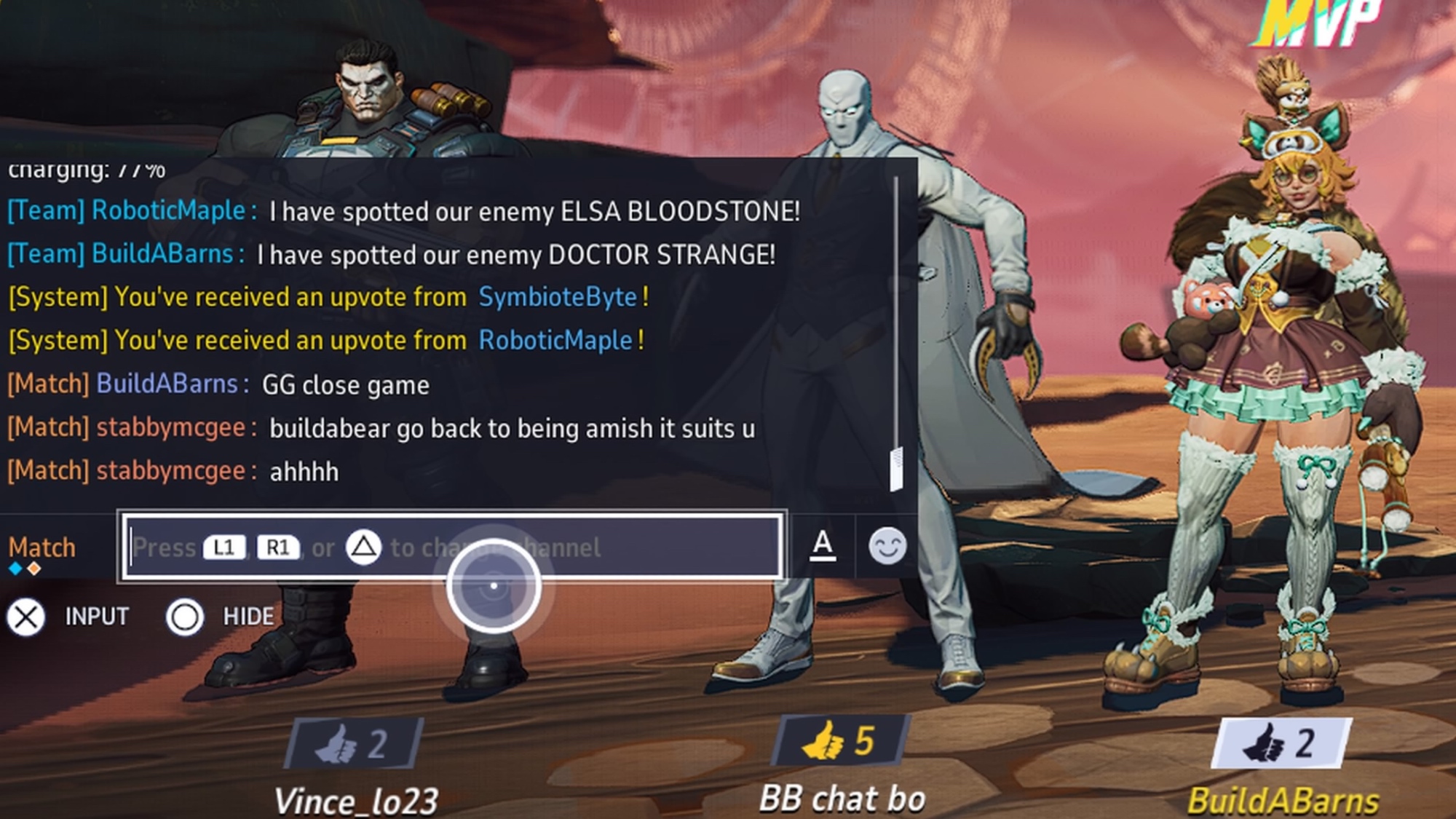
Task: Click the underlined A text button
Action: [823, 545]
